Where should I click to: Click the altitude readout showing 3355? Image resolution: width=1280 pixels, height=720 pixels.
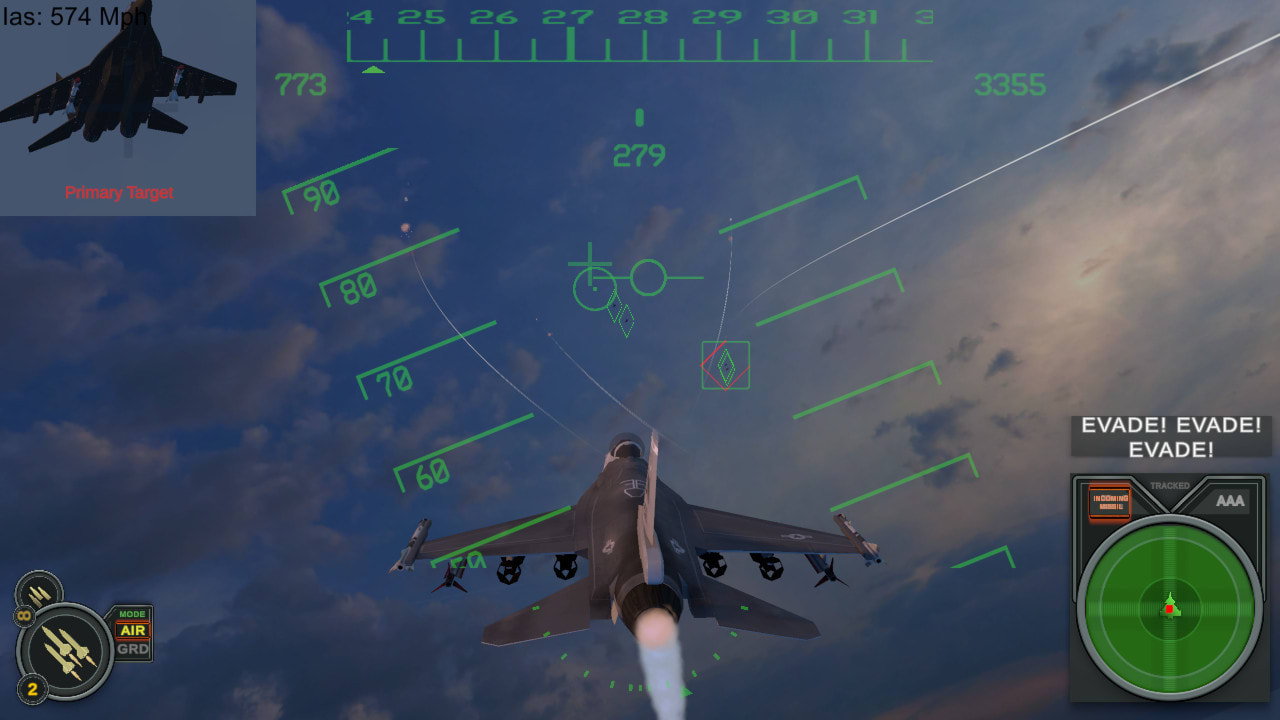[1009, 86]
